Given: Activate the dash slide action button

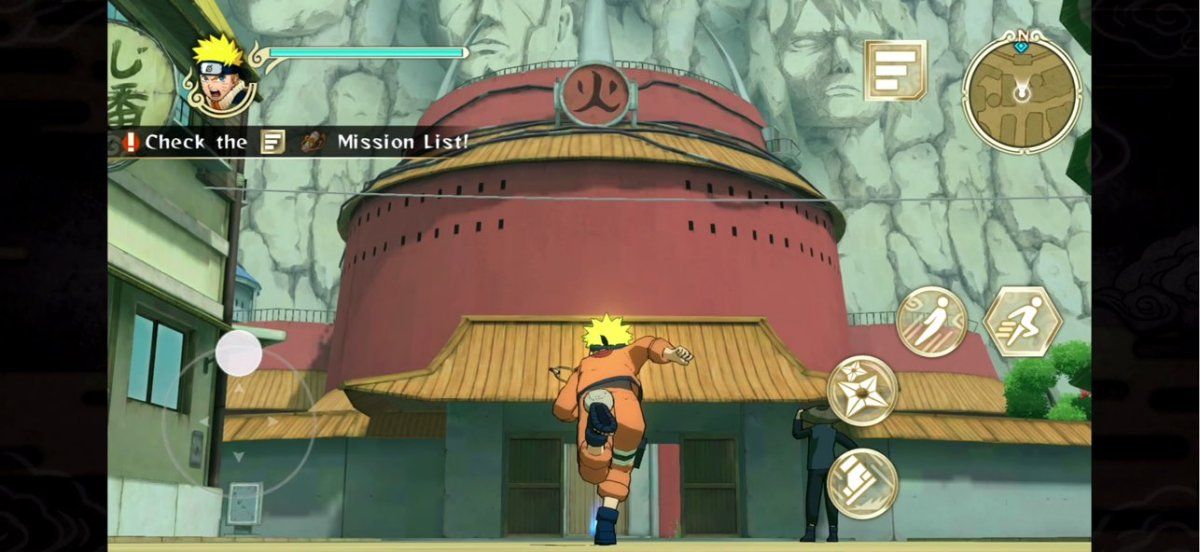Looking at the screenshot, I should click(x=932, y=322).
